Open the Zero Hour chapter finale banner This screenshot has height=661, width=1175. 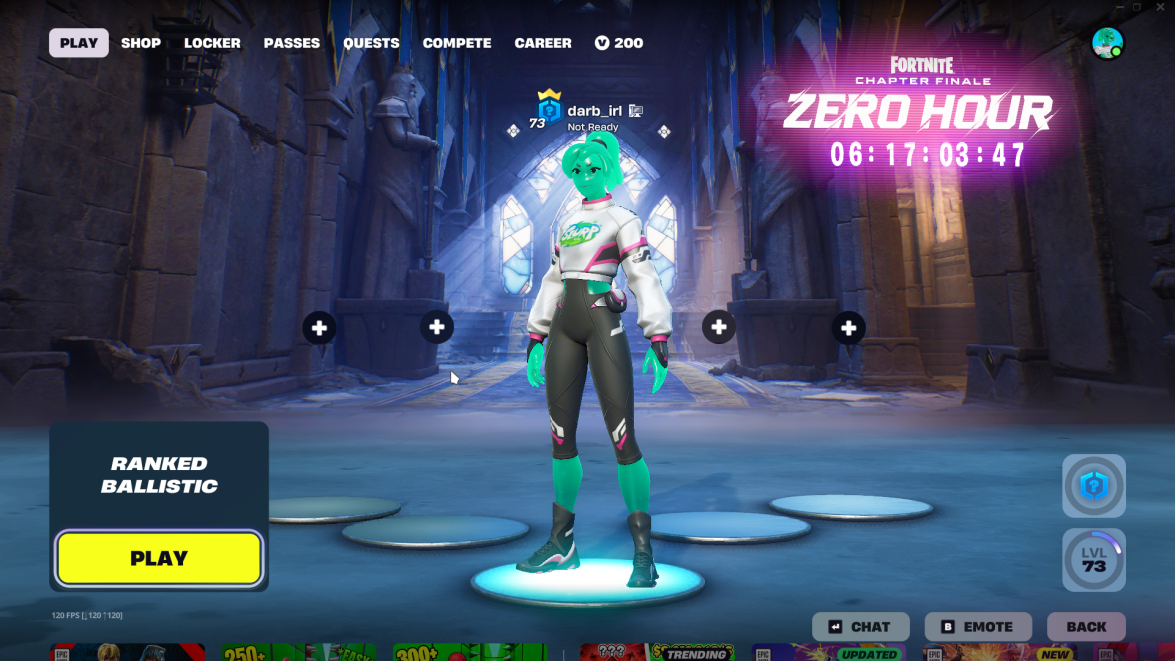tap(917, 110)
